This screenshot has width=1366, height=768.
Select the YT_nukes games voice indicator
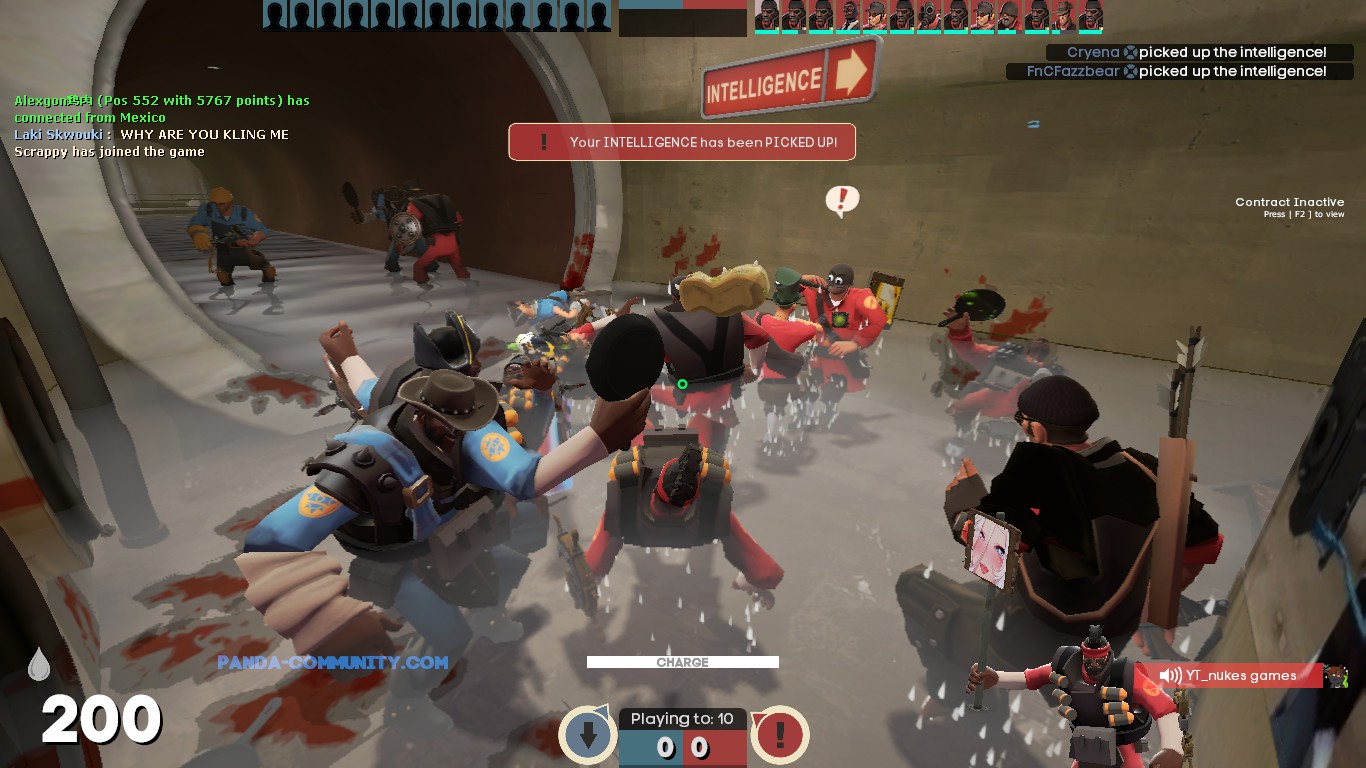click(1229, 676)
